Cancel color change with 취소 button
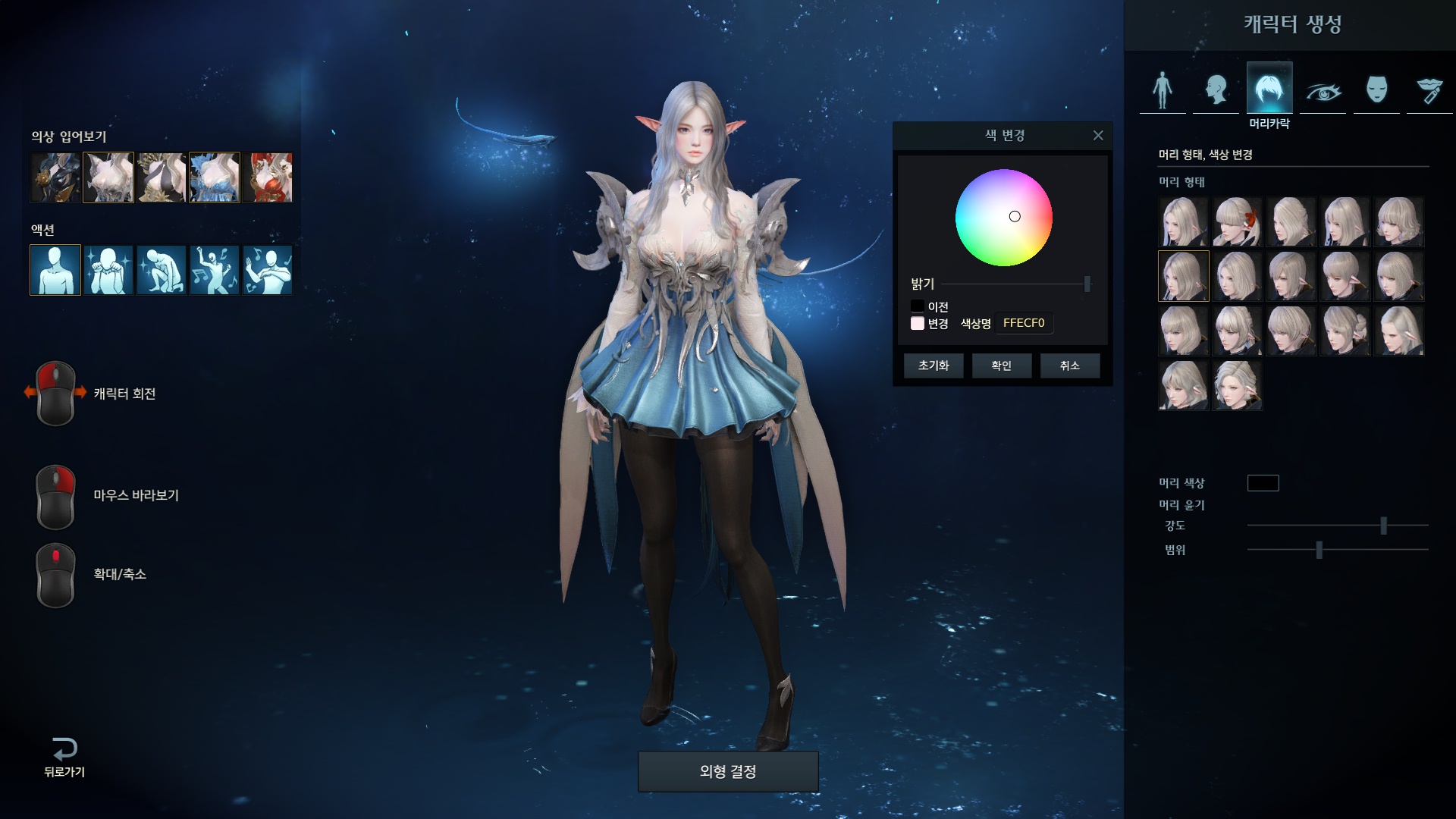Viewport: 1456px width, 819px height. tap(1069, 366)
